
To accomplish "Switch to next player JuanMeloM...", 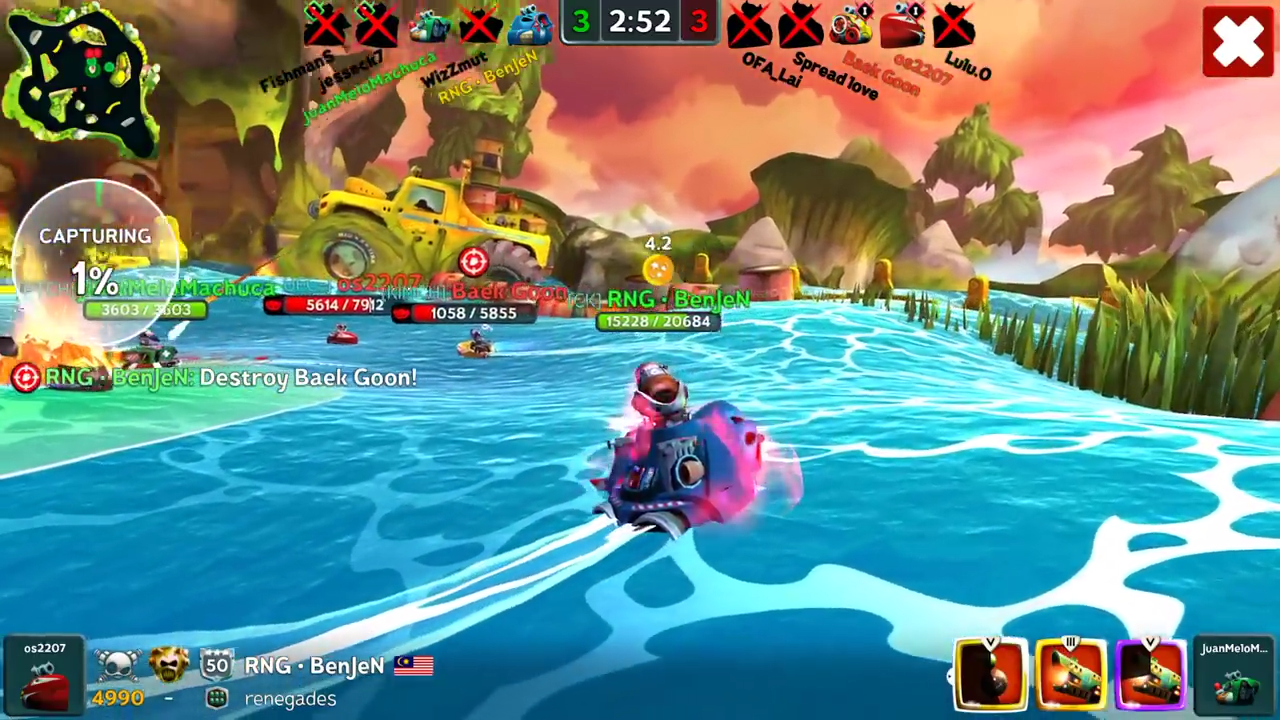I will (1234, 676).
